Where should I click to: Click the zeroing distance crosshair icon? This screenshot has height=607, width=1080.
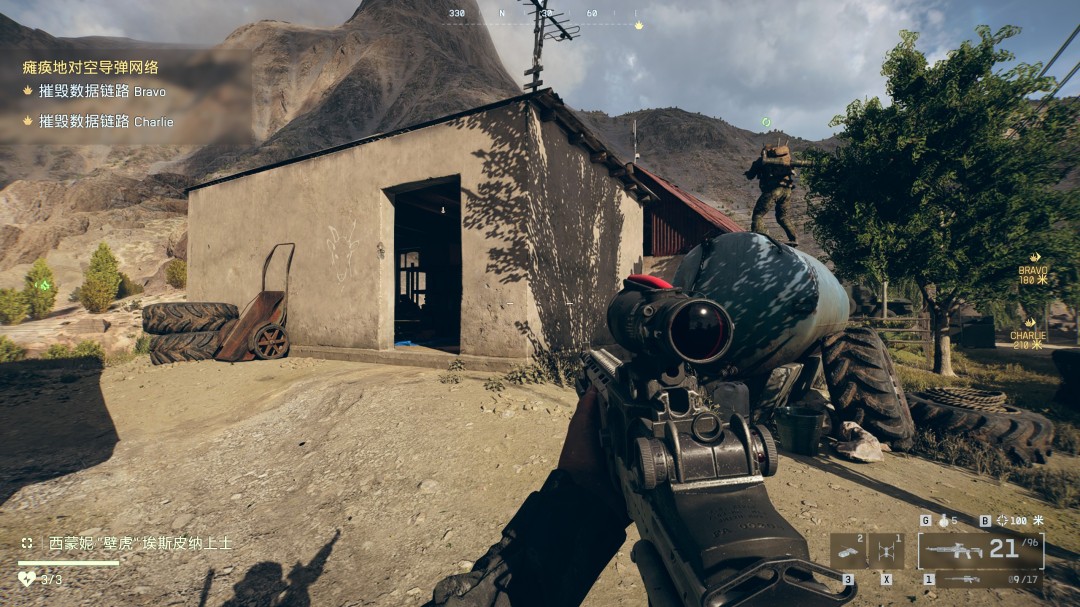pyautogui.click(x=1000, y=521)
